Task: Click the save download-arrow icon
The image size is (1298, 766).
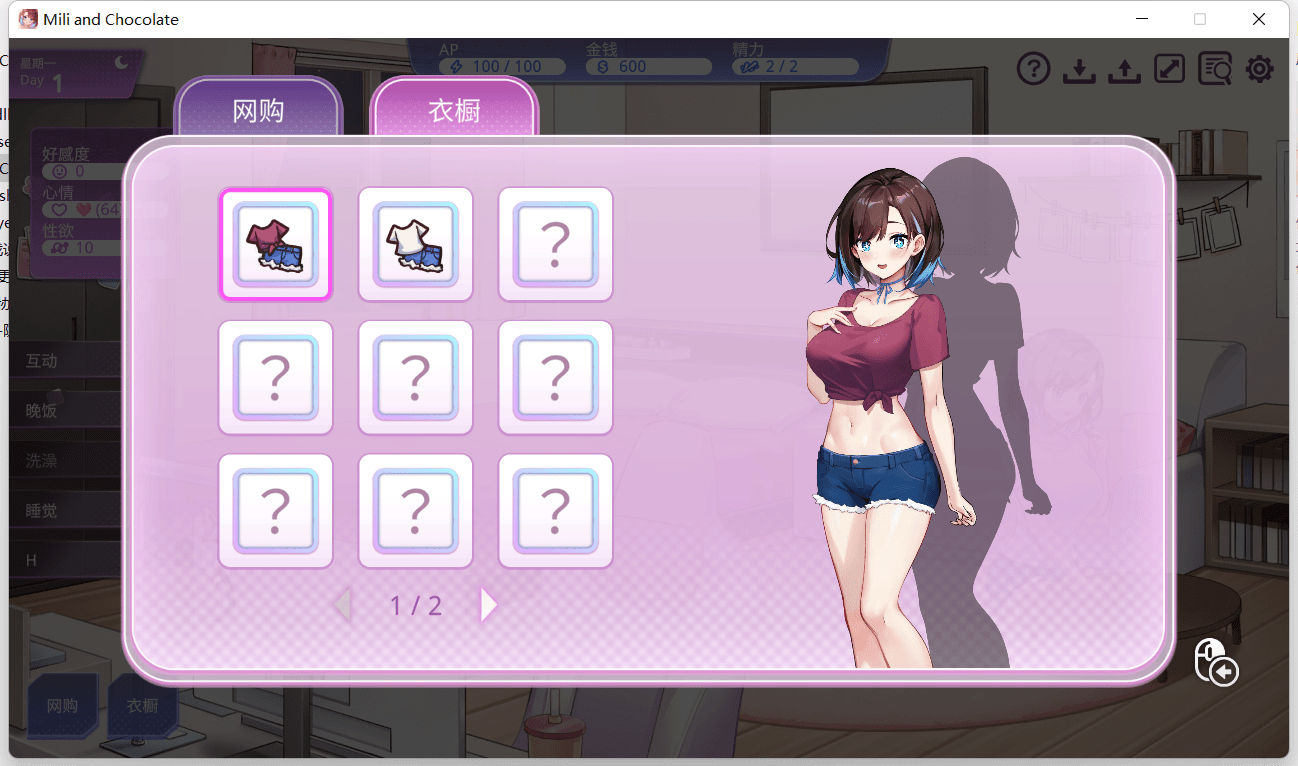Action: [x=1078, y=69]
